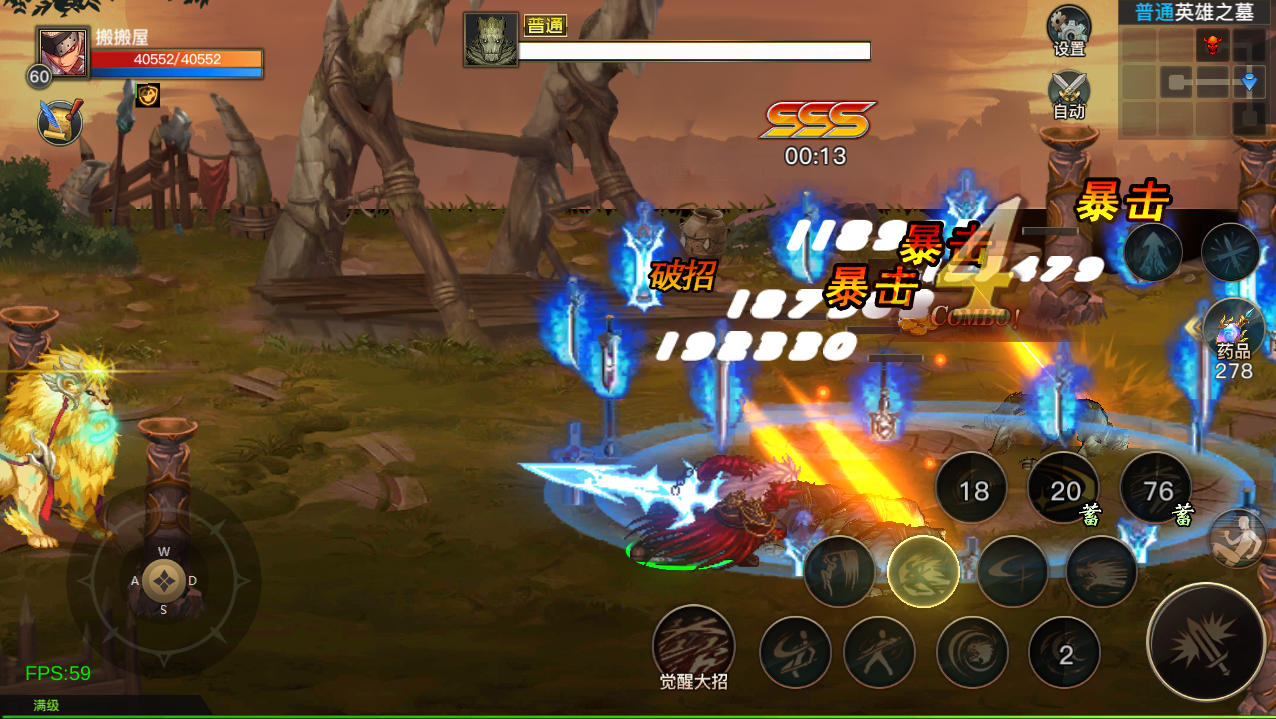Activate the lion head swirl skill
The width and height of the screenshot is (1276, 719).
point(972,654)
